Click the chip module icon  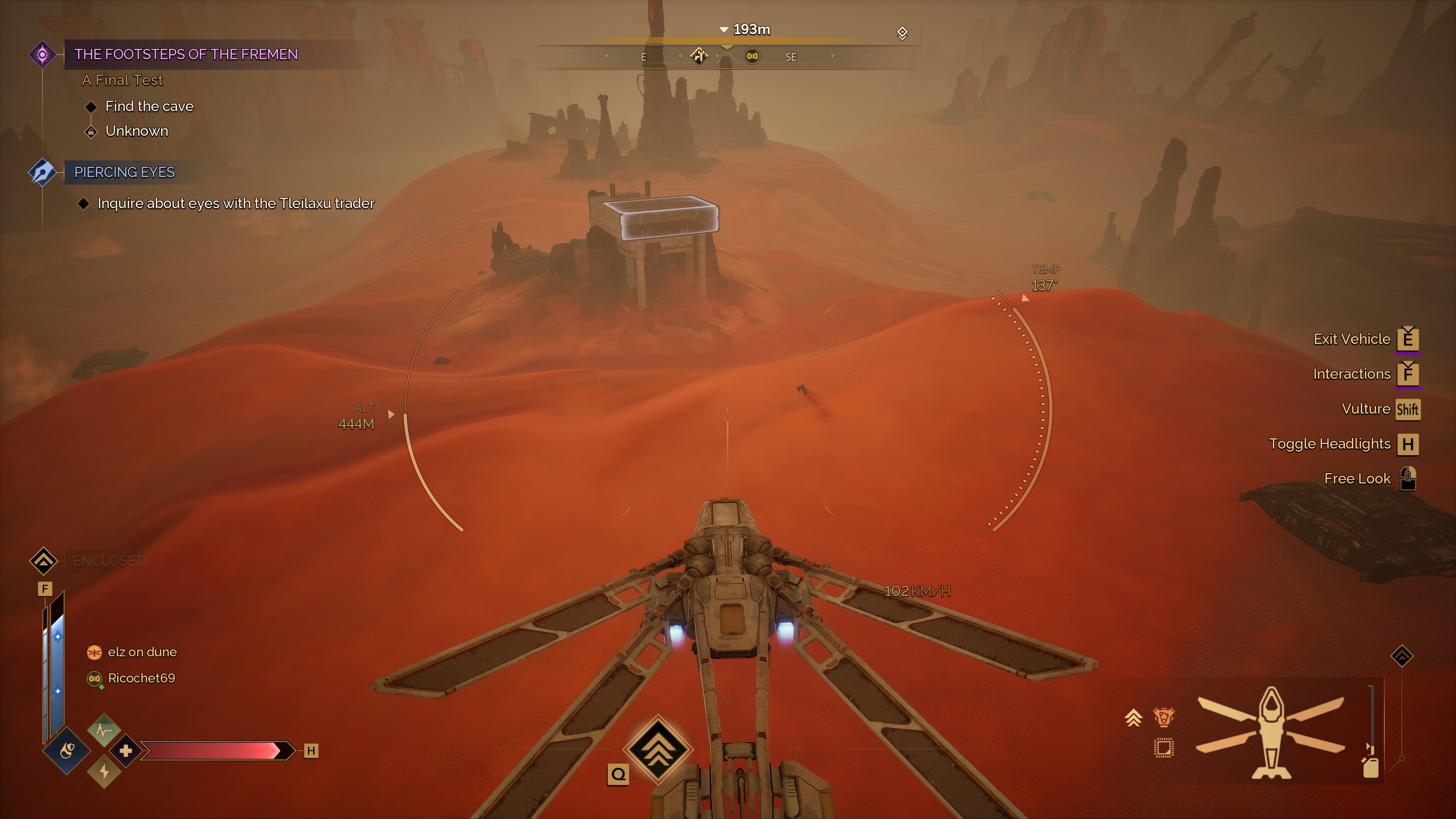[1163, 748]
